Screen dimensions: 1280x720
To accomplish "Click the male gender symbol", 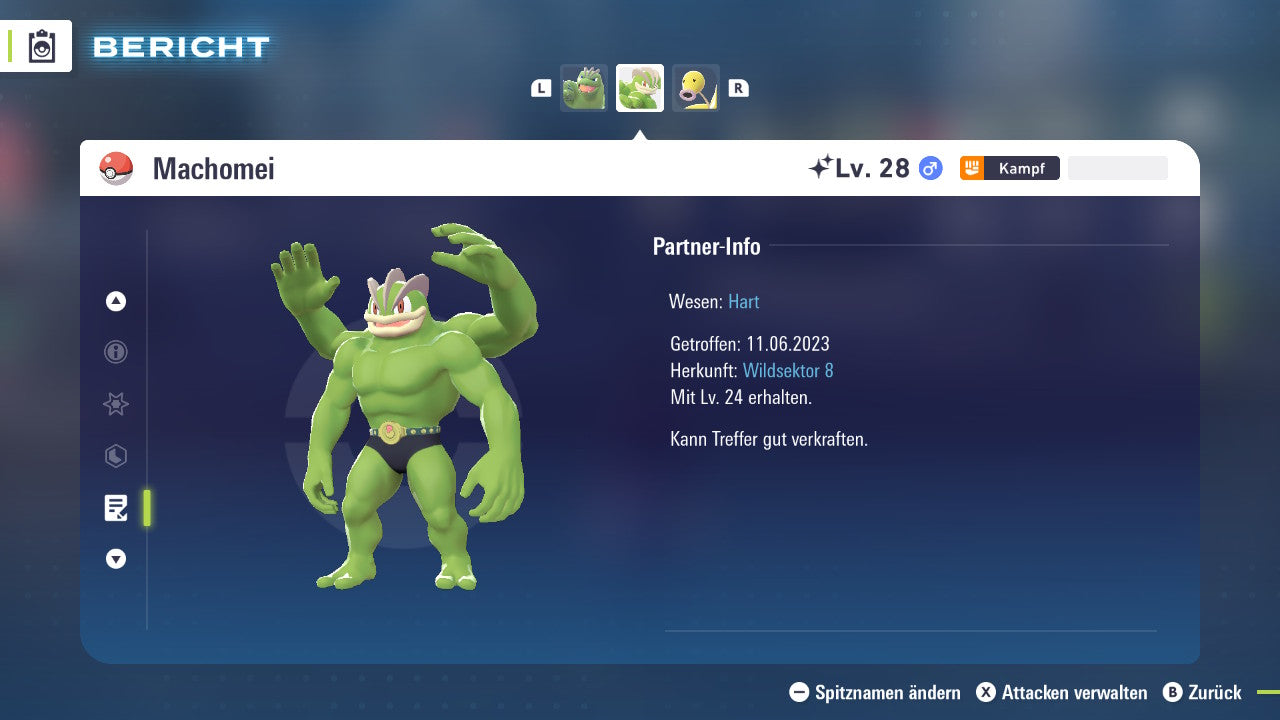I will (928, 168).
